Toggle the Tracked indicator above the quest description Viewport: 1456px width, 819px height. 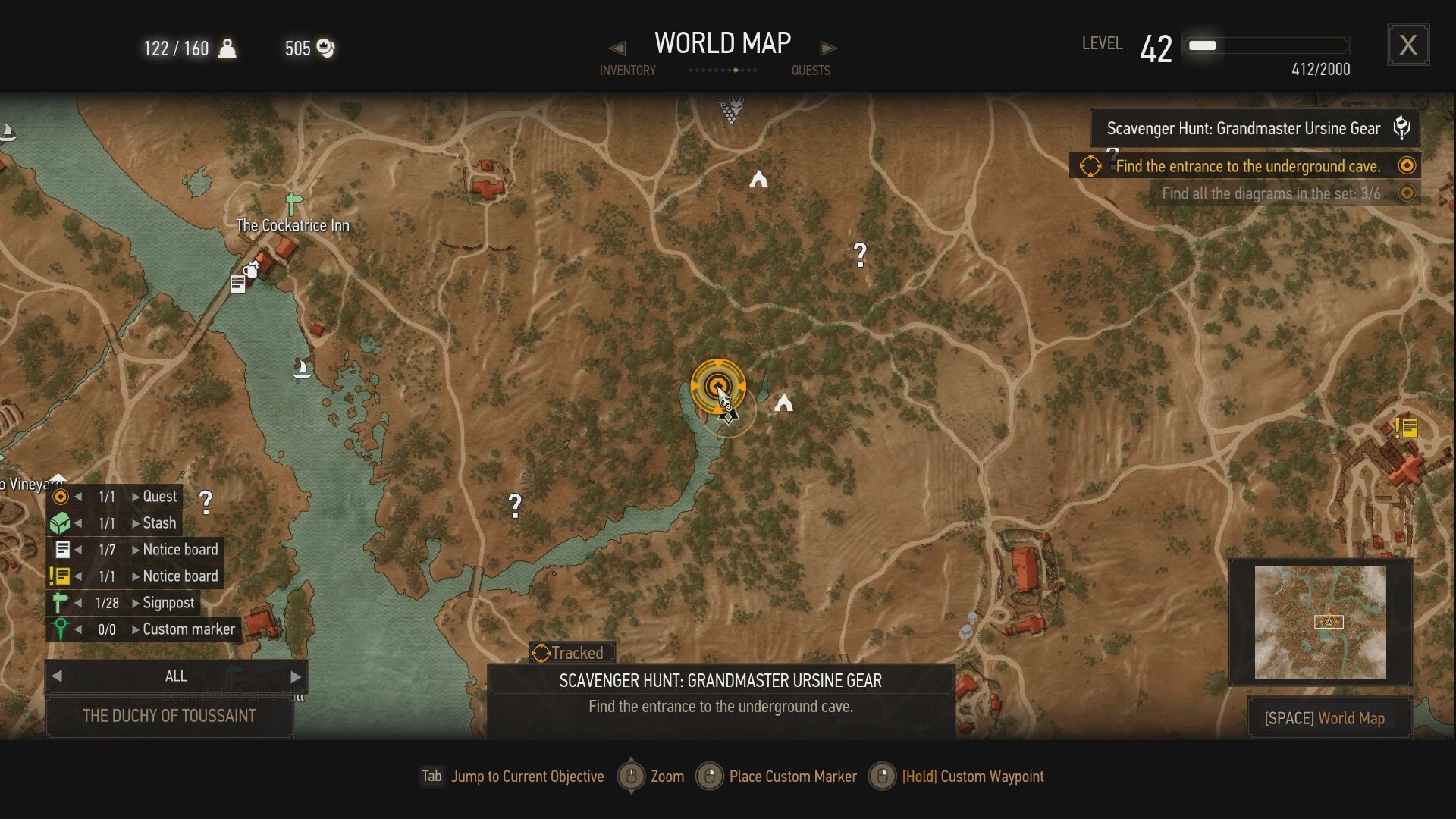(570, 653)
